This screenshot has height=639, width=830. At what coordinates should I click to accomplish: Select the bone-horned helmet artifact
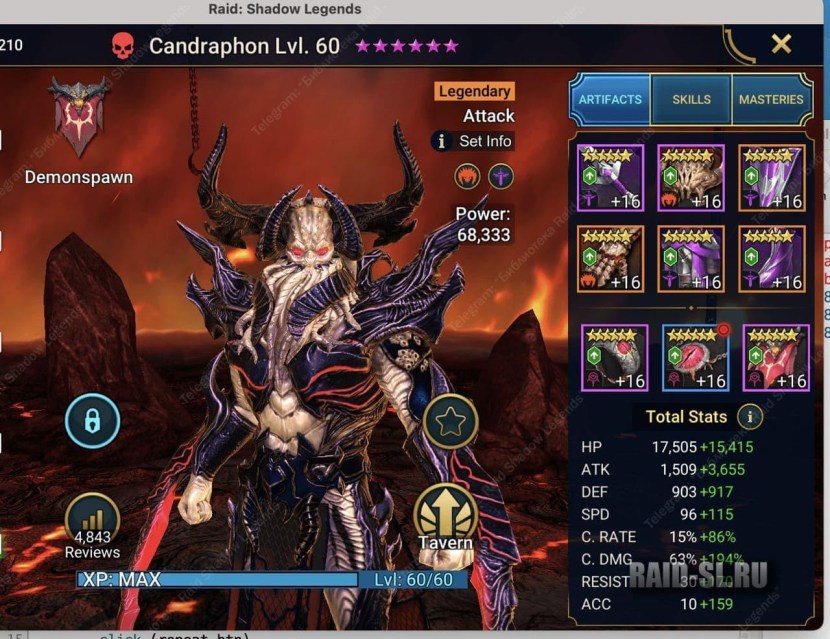[x=691, y=178]
